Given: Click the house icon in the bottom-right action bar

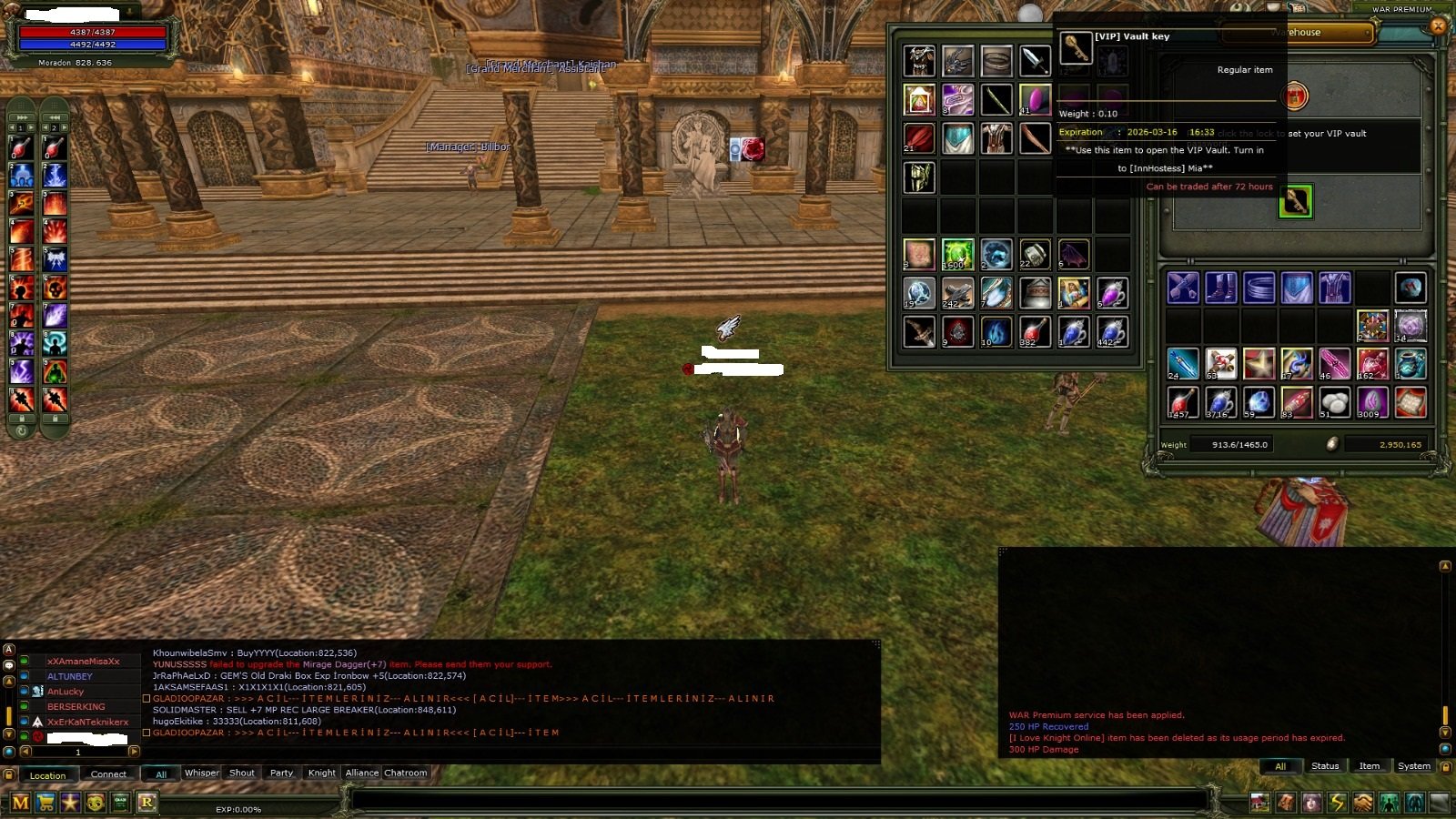Looking at the screenshot, I should [1261, 803].
